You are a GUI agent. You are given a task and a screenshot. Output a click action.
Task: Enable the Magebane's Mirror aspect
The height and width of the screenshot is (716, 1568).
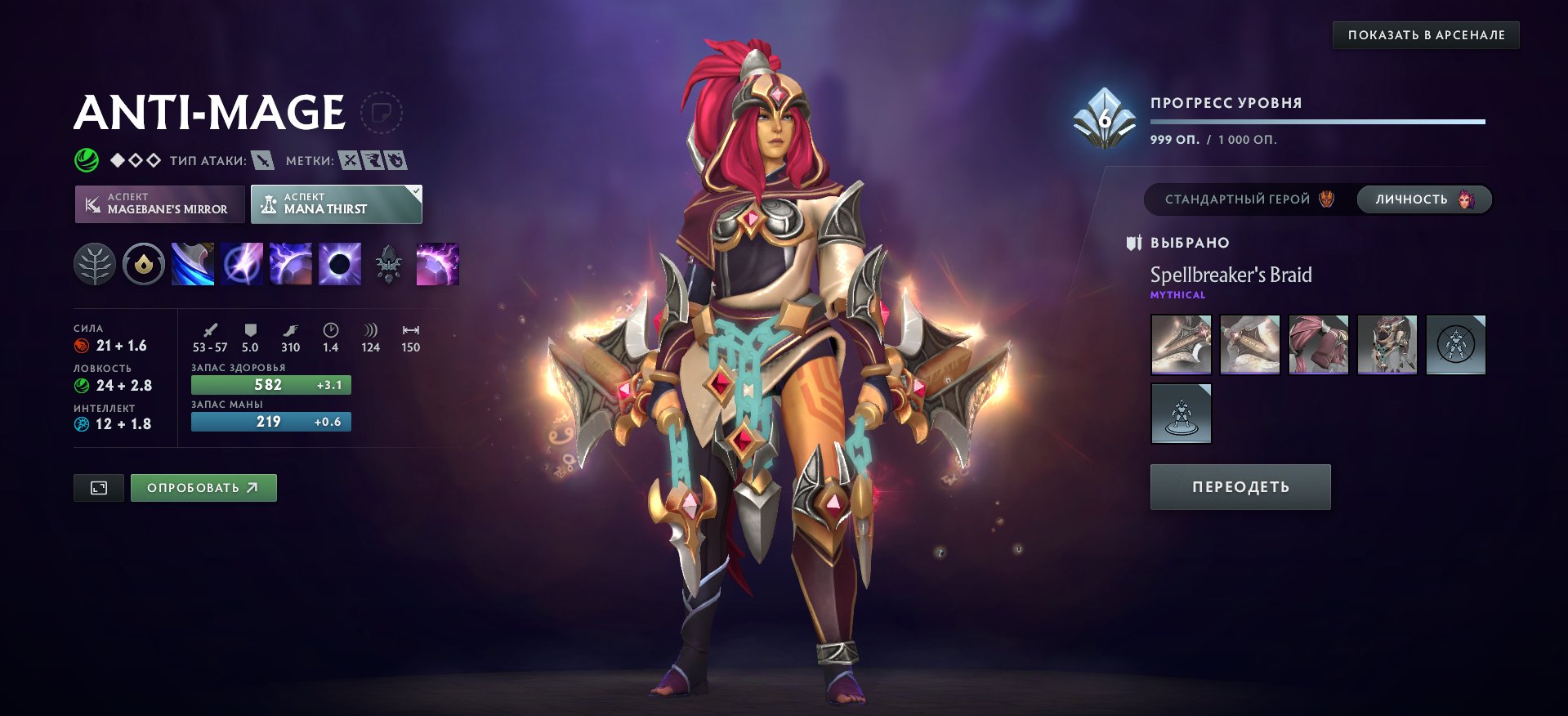[x=159, y=204]
